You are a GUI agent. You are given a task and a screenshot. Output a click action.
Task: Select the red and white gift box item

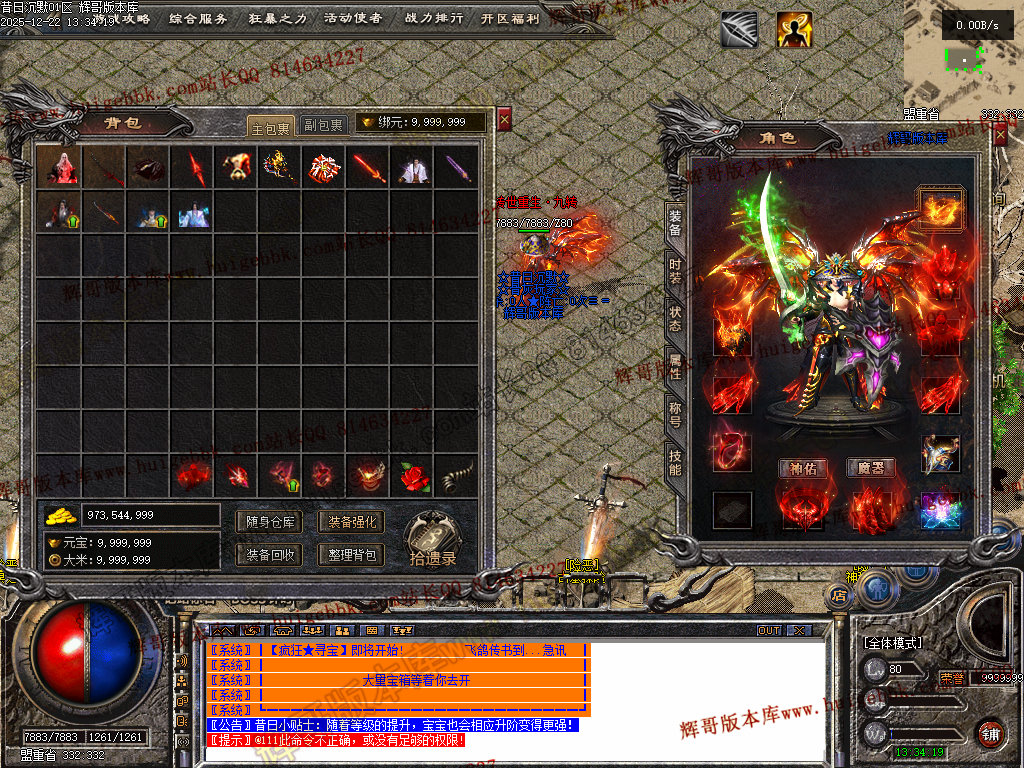[322, 168]
